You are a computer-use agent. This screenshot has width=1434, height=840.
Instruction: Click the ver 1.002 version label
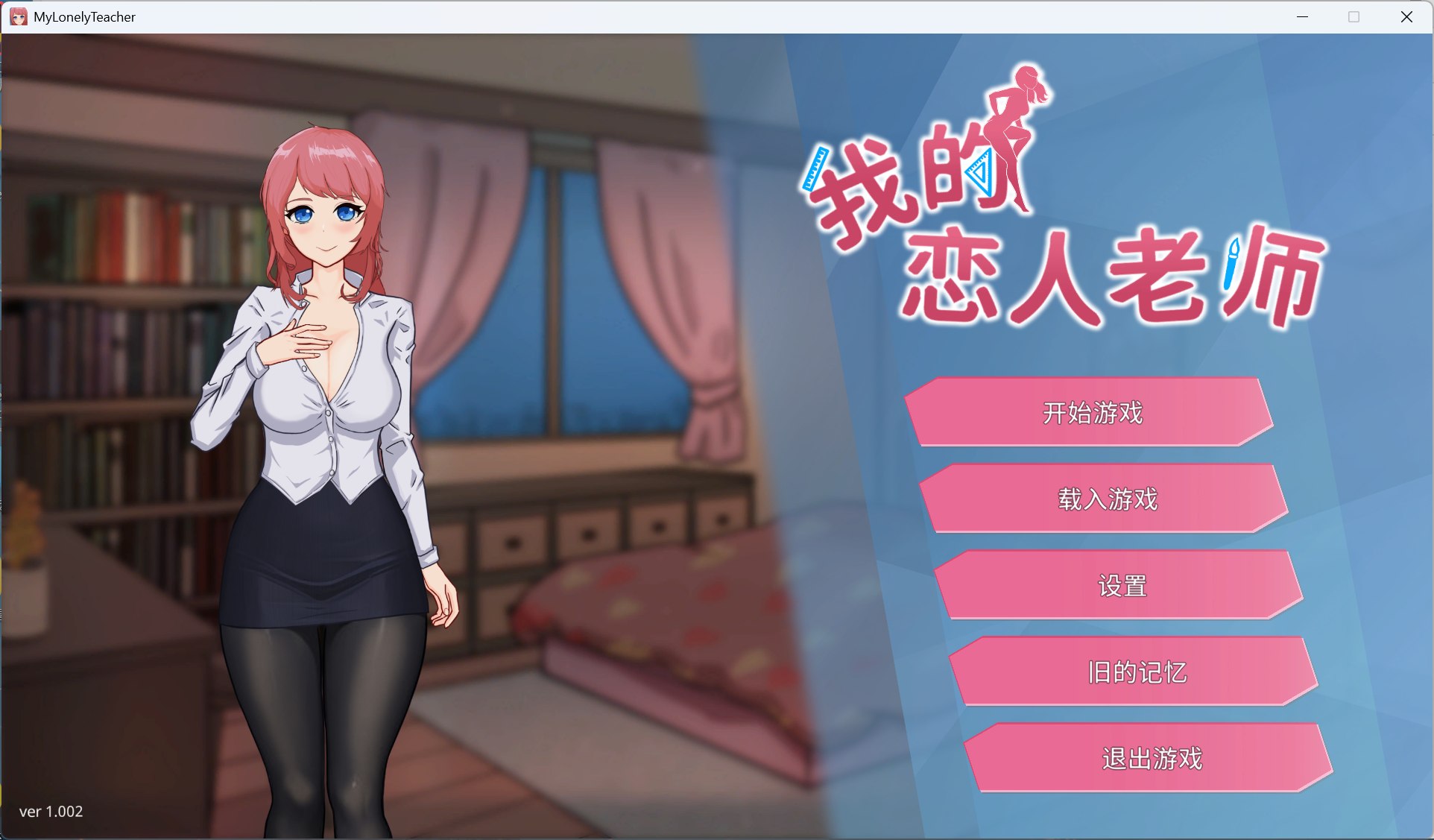click(x=52, y=812)
